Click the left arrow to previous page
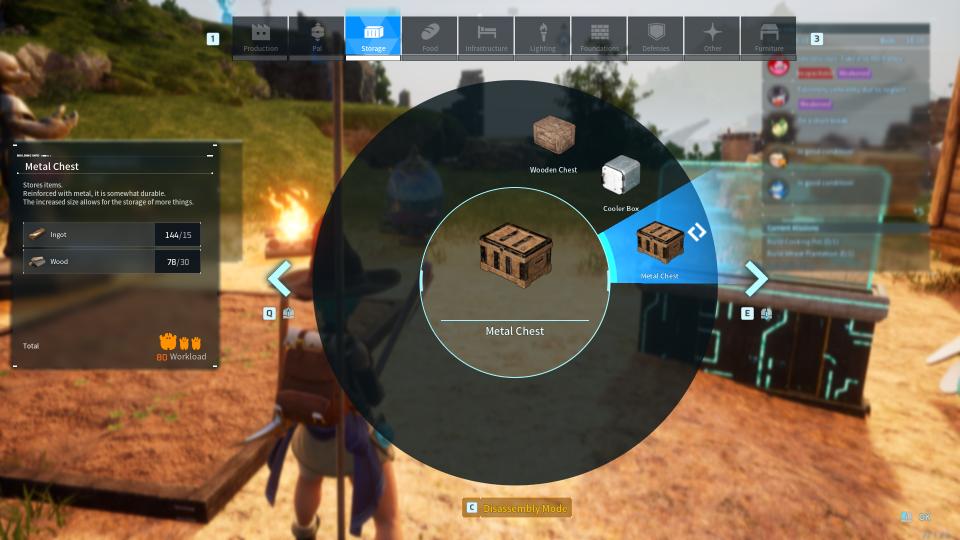 point(280,280)
